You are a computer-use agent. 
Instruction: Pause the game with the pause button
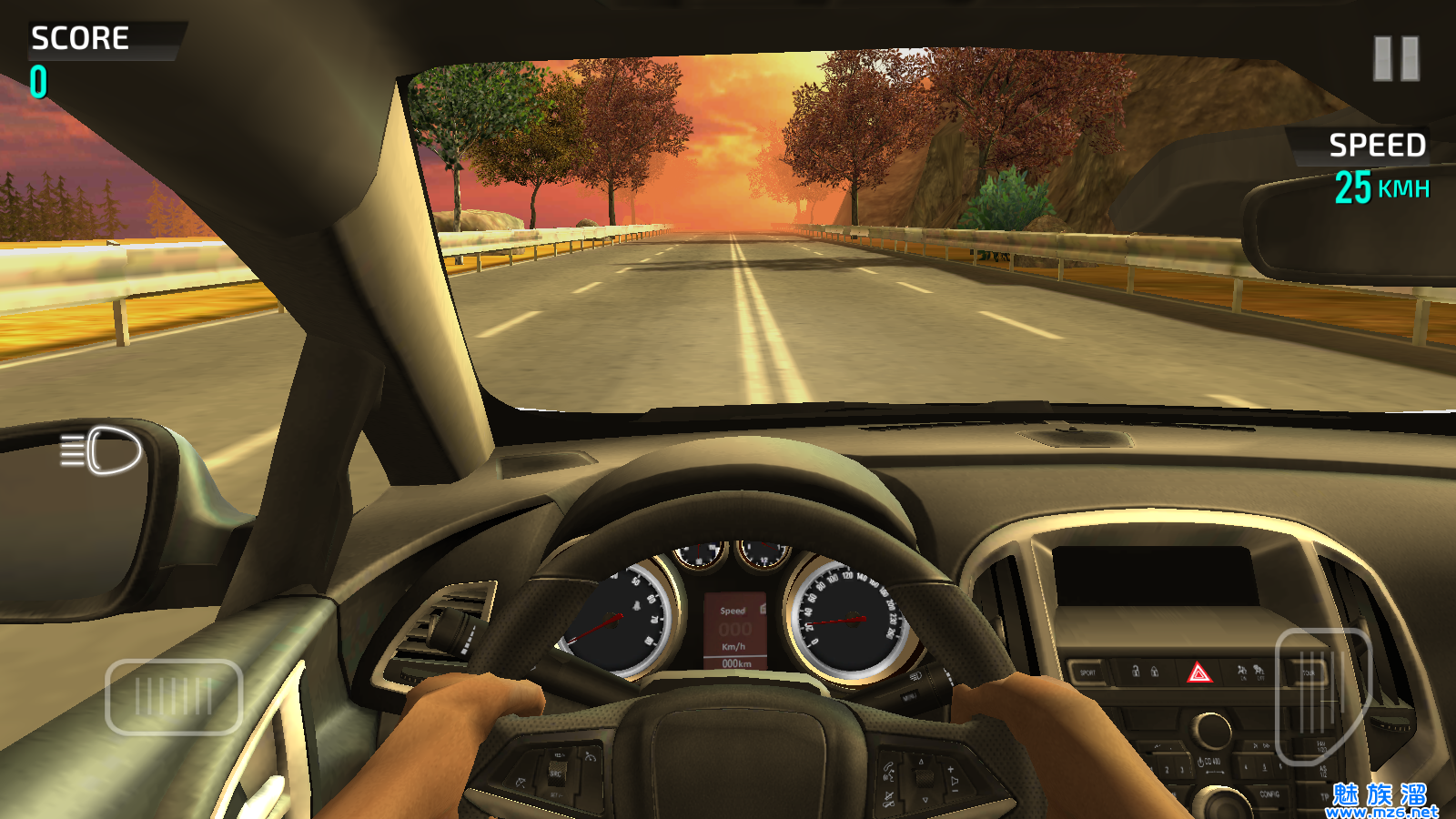click(1396, 59)
